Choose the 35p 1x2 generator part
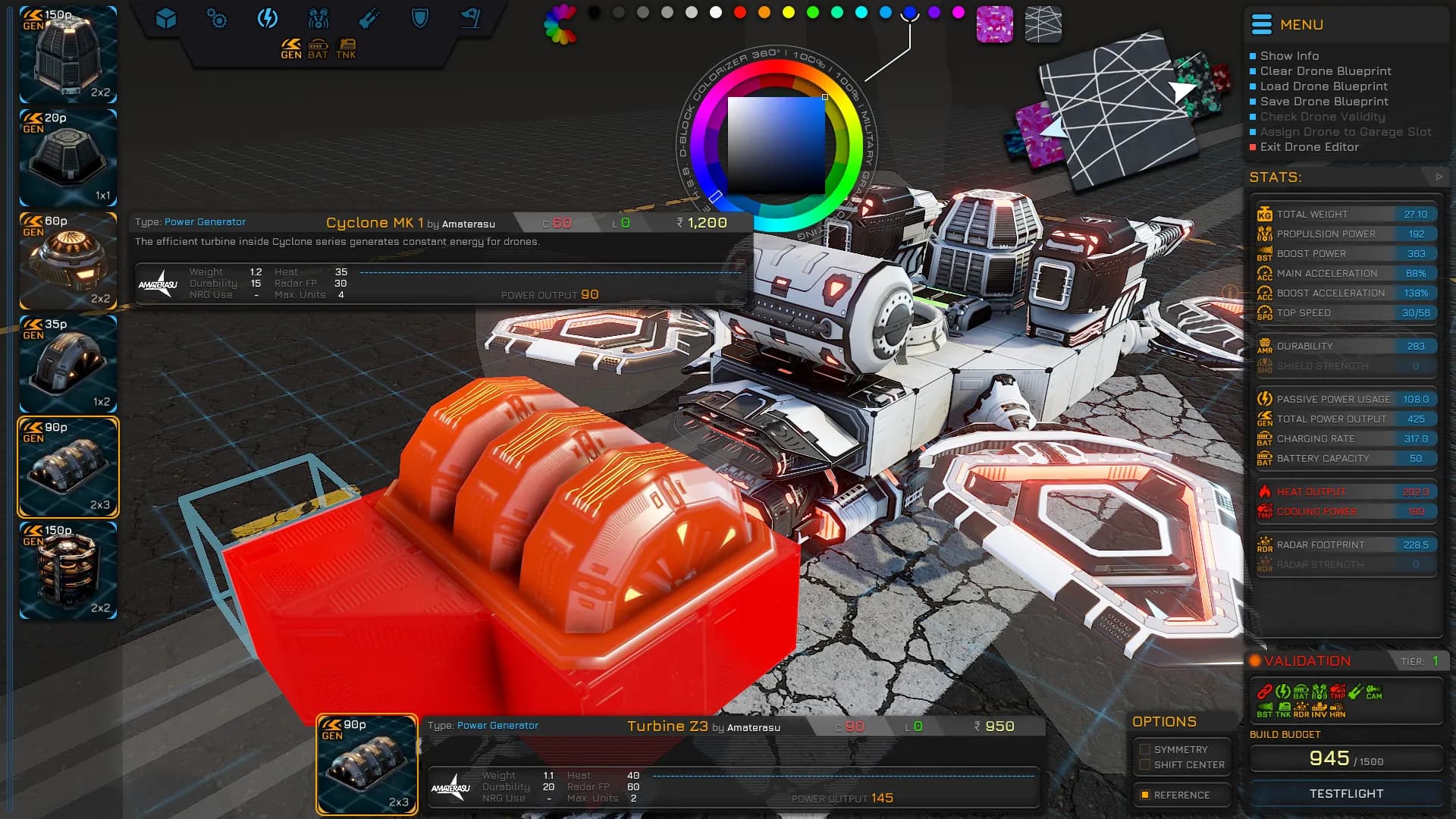 point(68,364)
